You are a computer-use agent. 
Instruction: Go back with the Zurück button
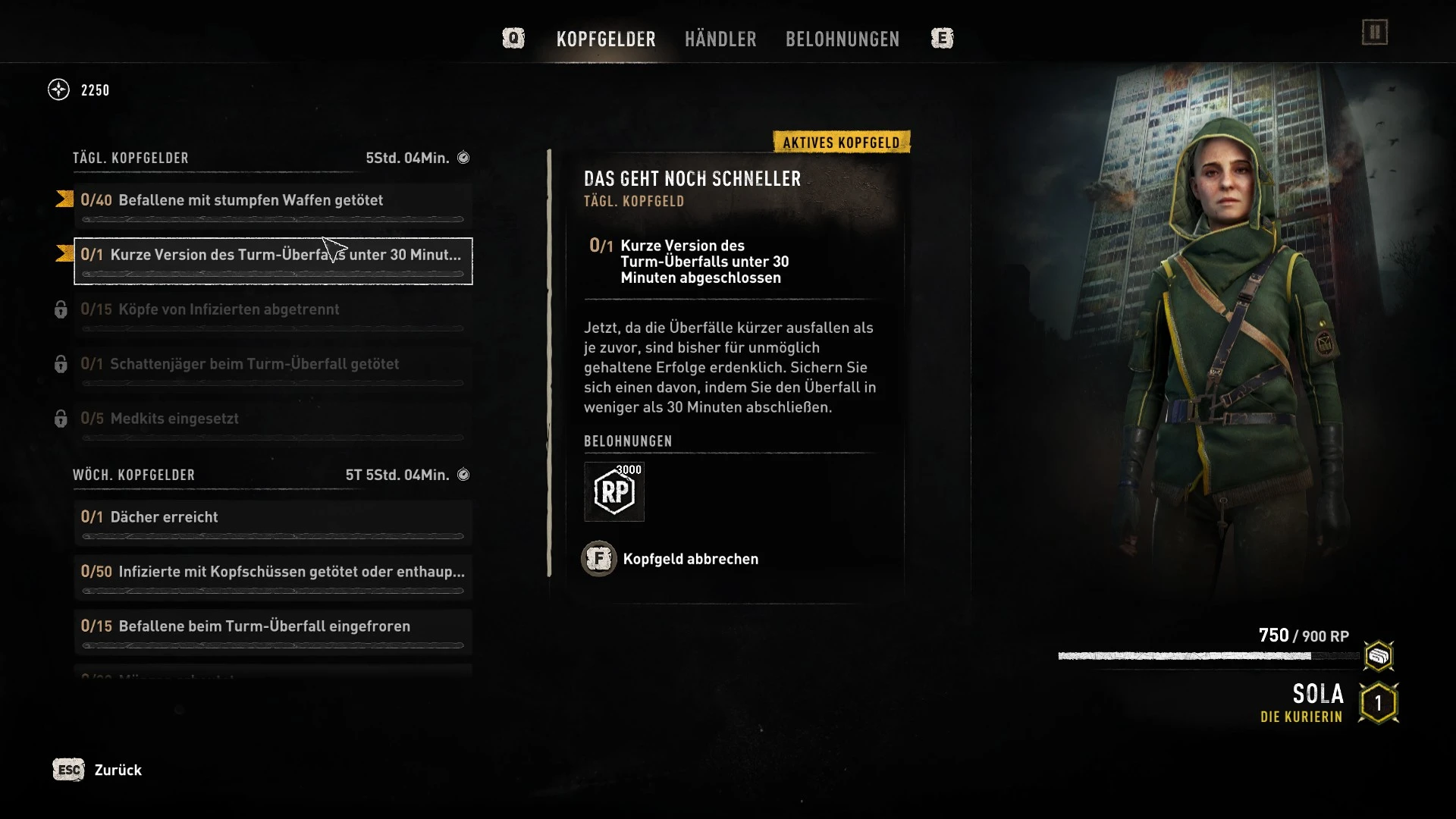[99, 770]
